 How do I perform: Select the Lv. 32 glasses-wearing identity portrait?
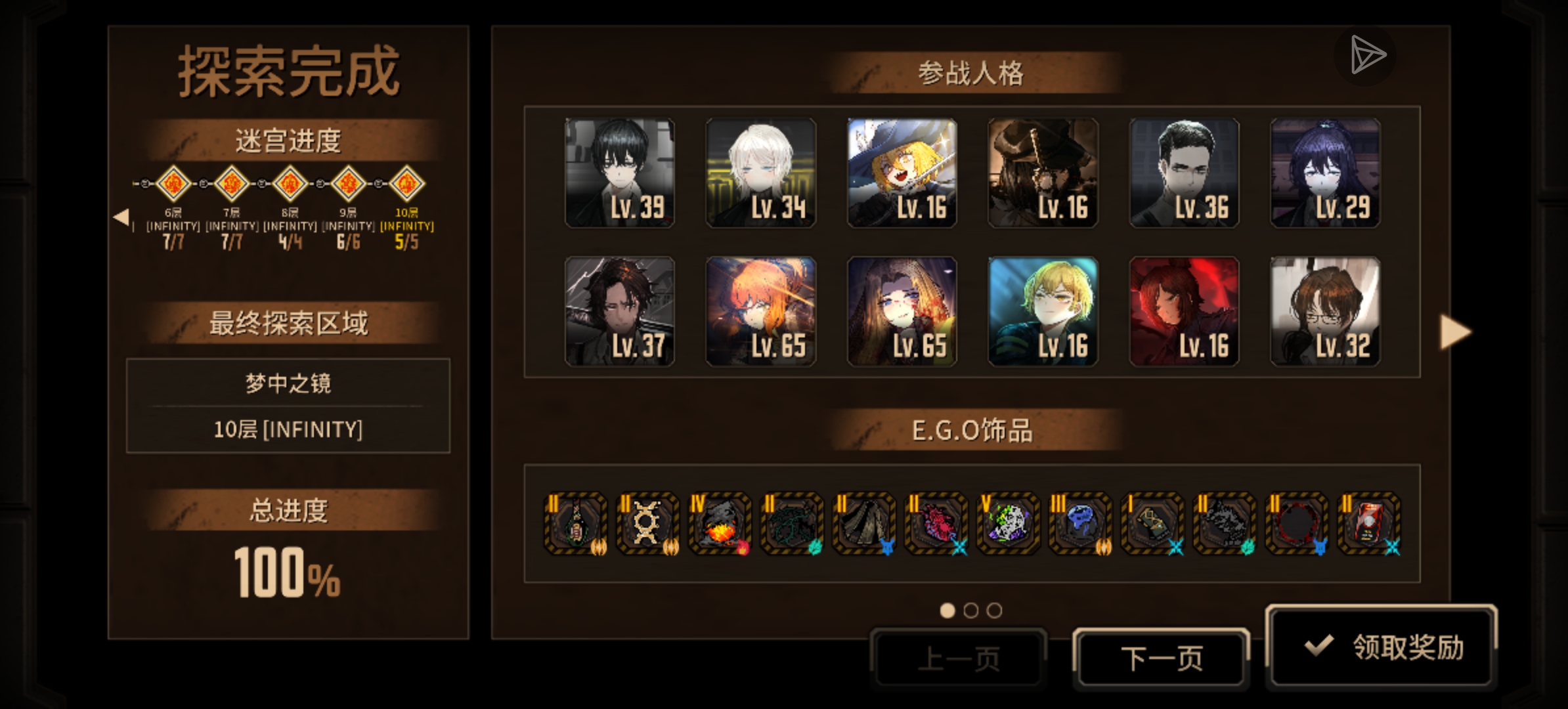click(x=1325, y=311)
